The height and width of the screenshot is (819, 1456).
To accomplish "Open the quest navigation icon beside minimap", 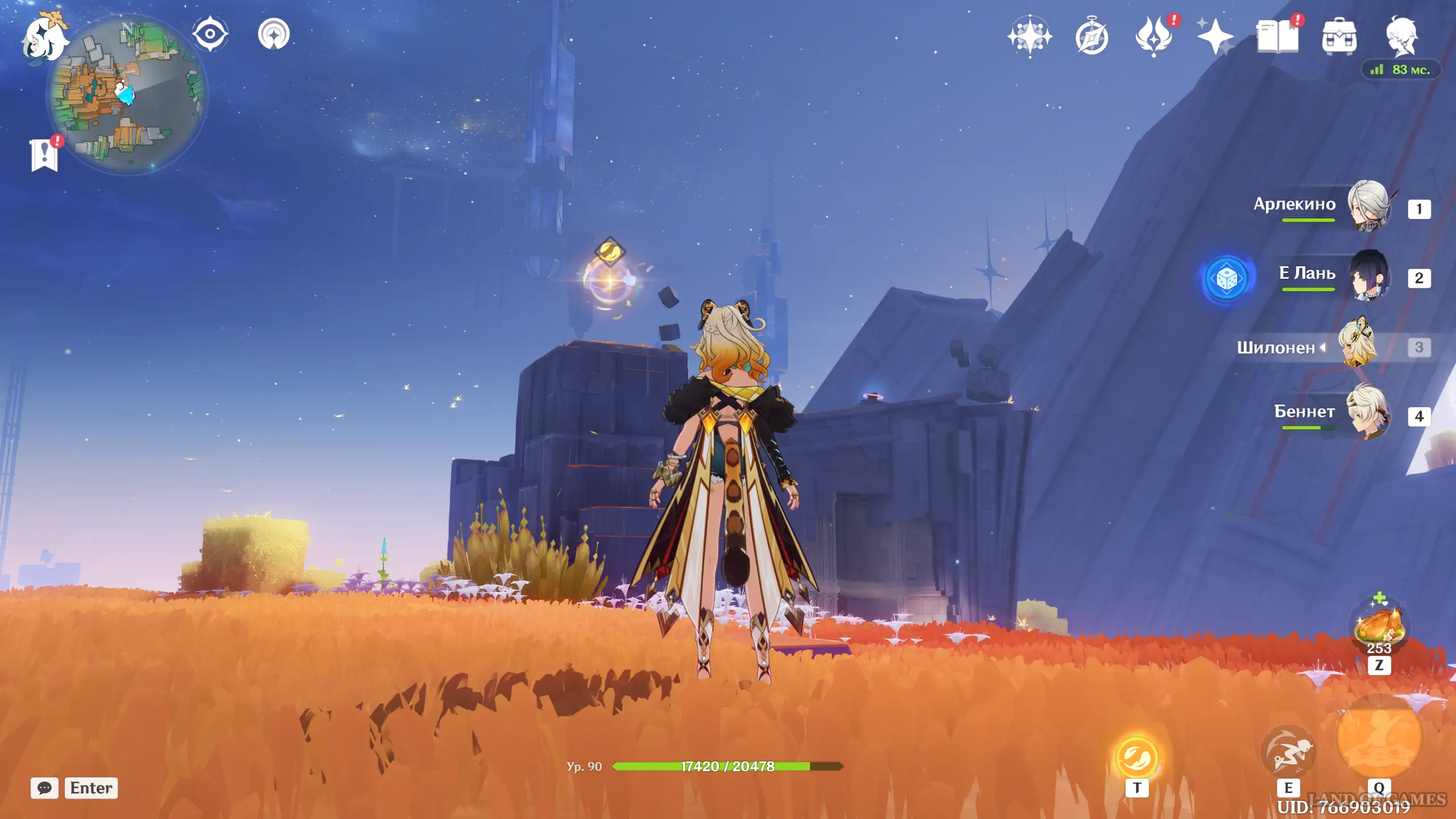I will pos(274,34).
